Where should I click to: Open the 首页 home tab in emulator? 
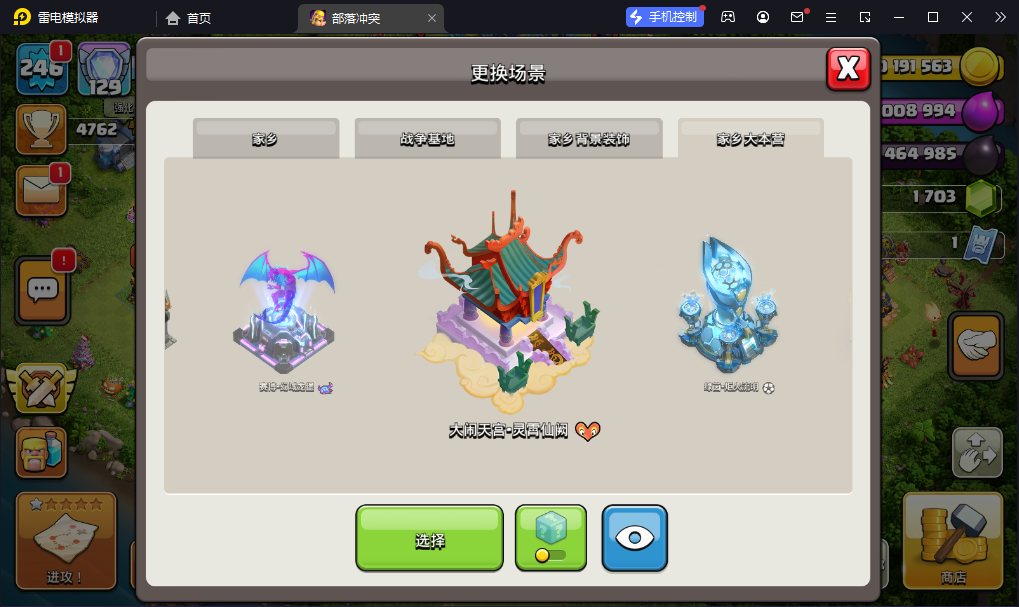pyautogui.click(x=189, y=17)
